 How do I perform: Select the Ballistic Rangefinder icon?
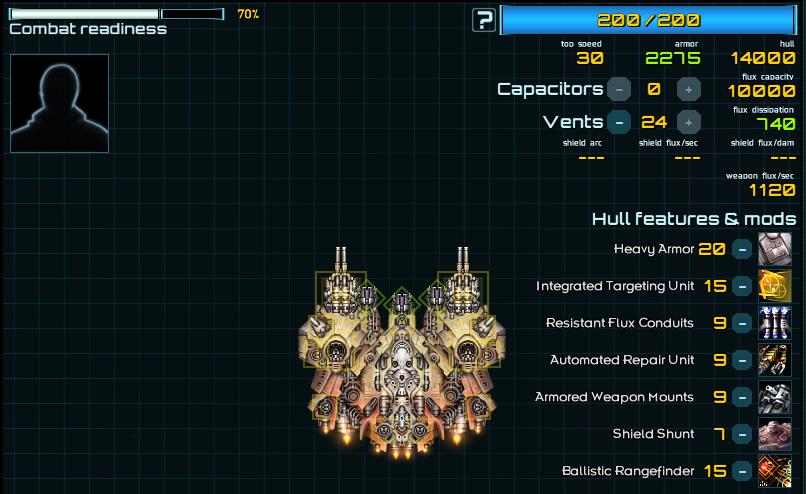pos(775,471)
